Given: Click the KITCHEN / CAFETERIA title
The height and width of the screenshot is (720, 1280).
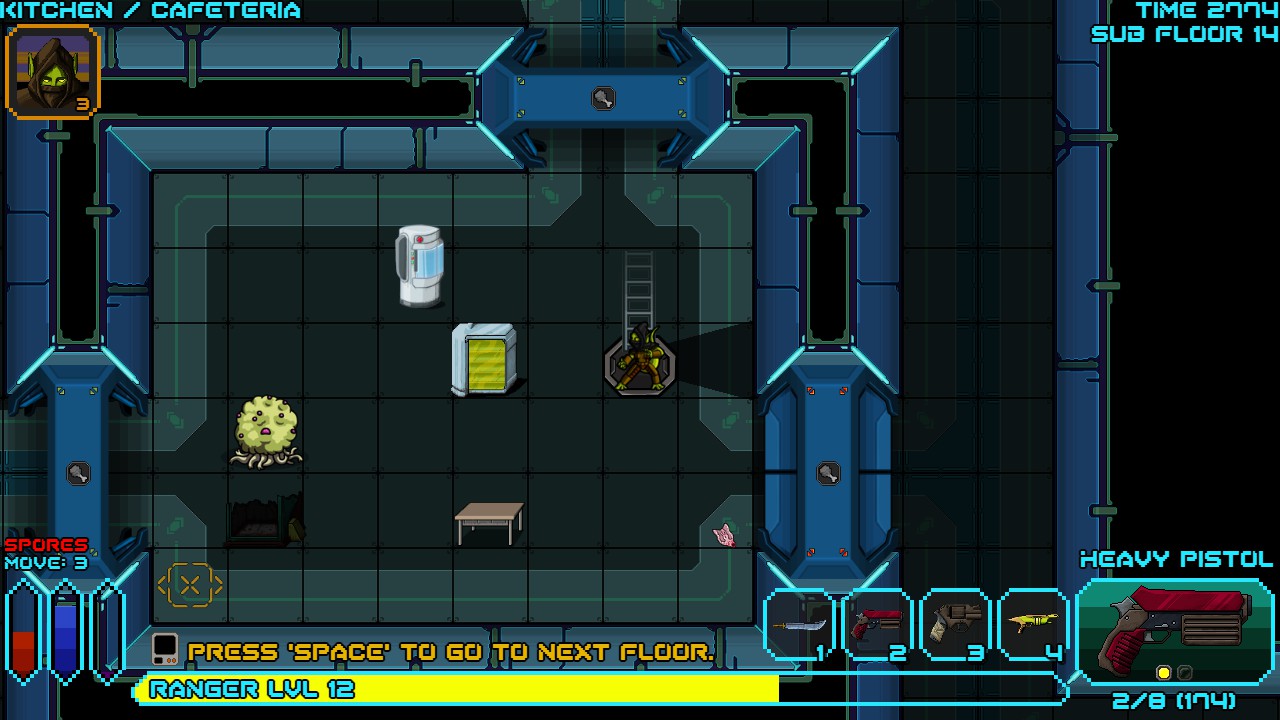Looking at the screenshot, I should click(x=148, y=10).
